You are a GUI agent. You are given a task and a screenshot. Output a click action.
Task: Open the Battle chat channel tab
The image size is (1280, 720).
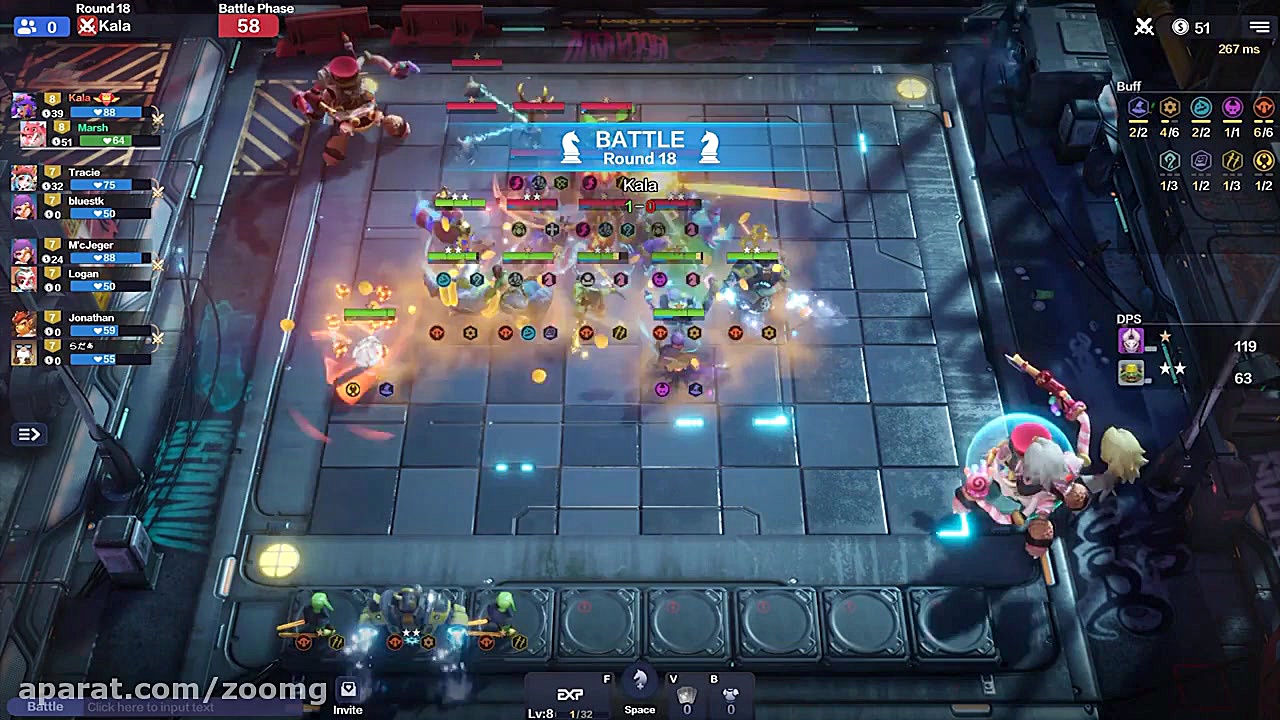(x=44, y=707)
